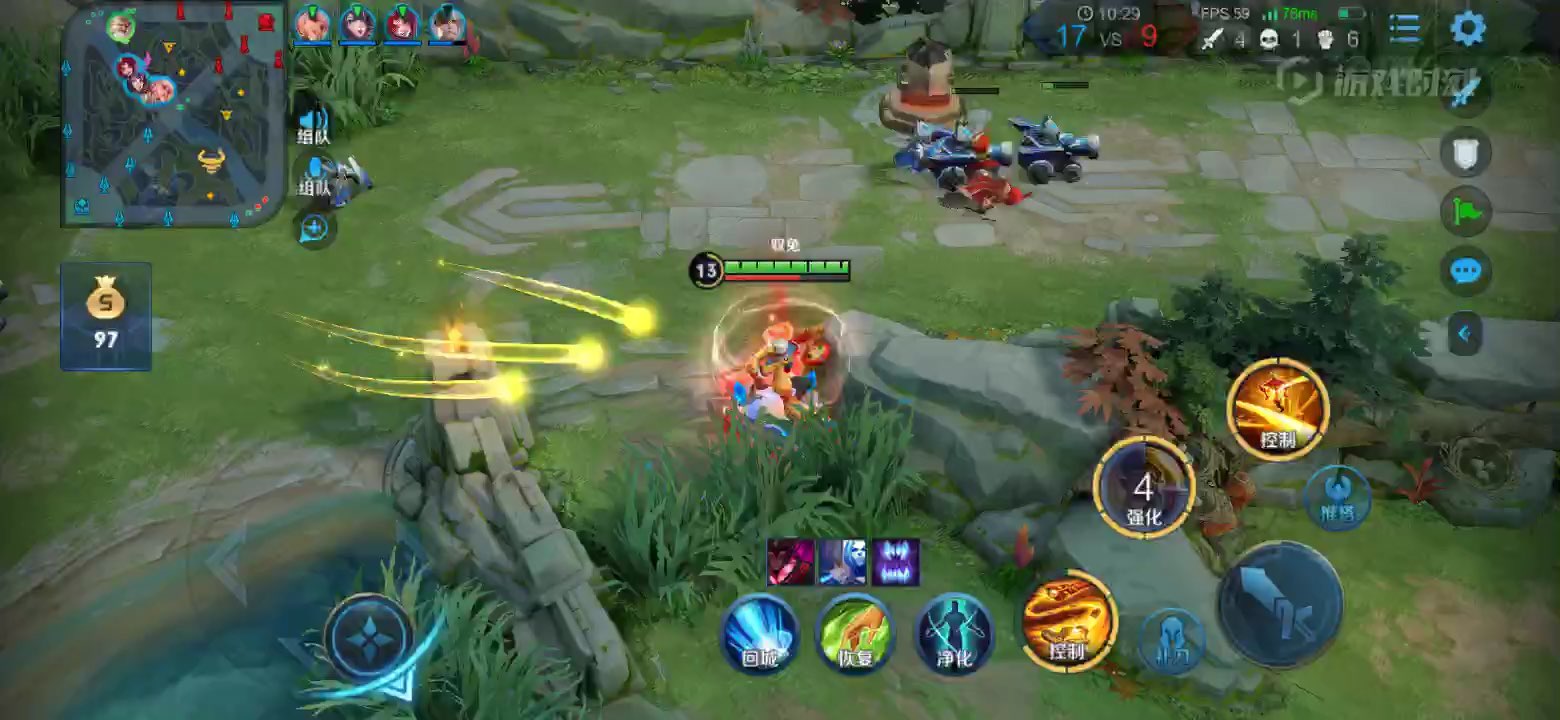The image size is (1560, 720).
Task: Send the sword attack signal
Action: tap(1466, 92)
